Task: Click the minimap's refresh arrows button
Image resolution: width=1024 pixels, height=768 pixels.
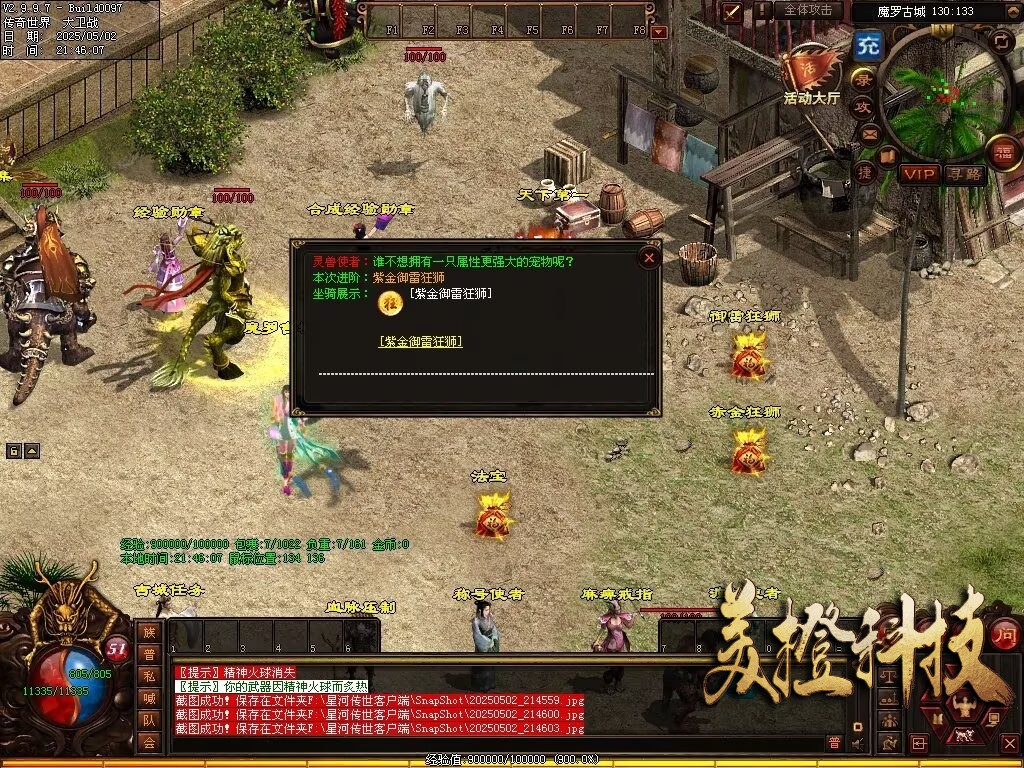Action: [x=1001, y=41]
